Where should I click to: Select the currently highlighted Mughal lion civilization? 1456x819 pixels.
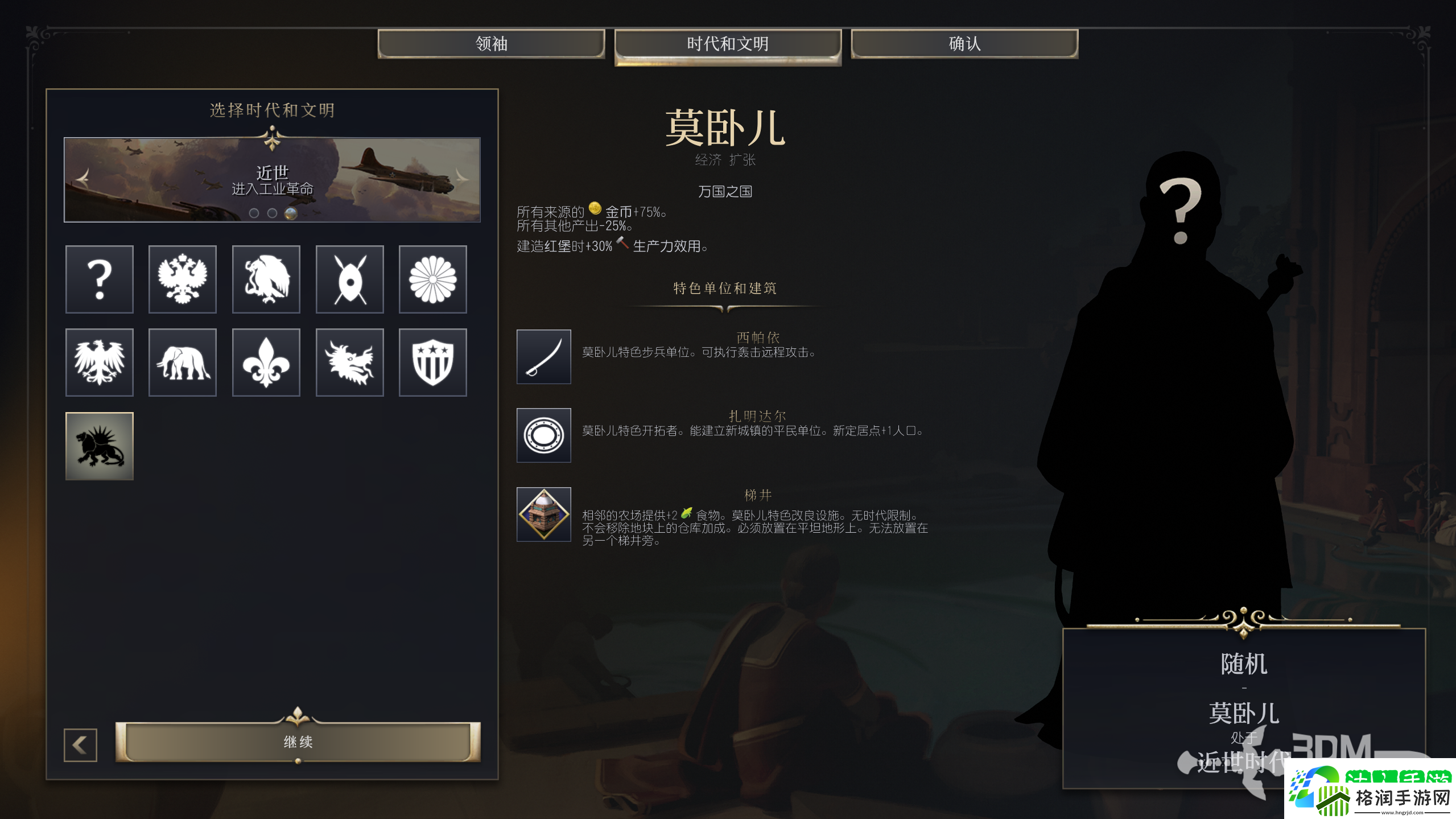pyautogui.click(x=100, y=446)
